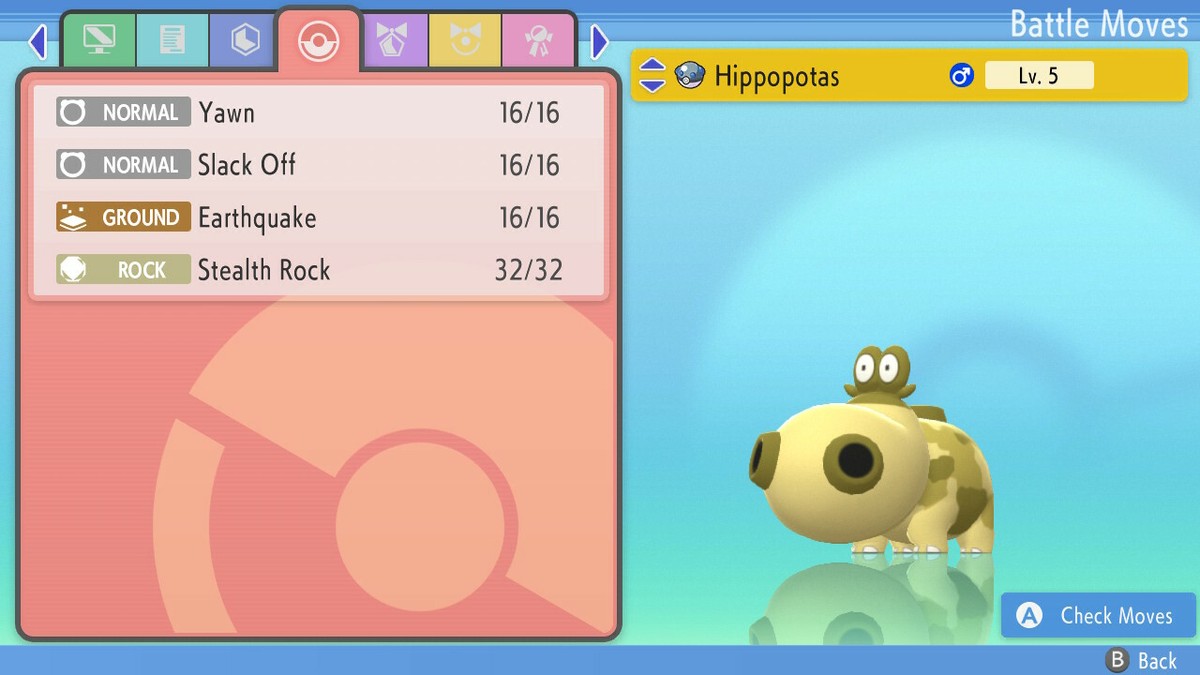Go to next tab with right arrow

point(599,42)
